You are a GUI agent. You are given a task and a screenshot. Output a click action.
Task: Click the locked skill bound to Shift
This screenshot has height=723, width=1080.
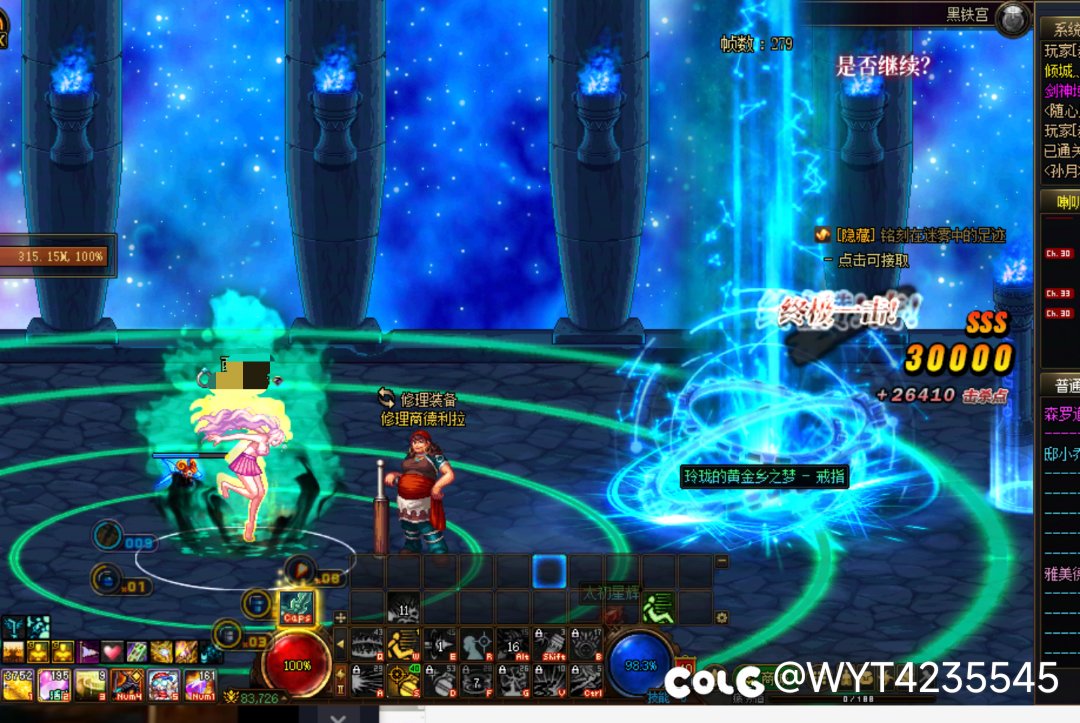click(x=550, y=644)
